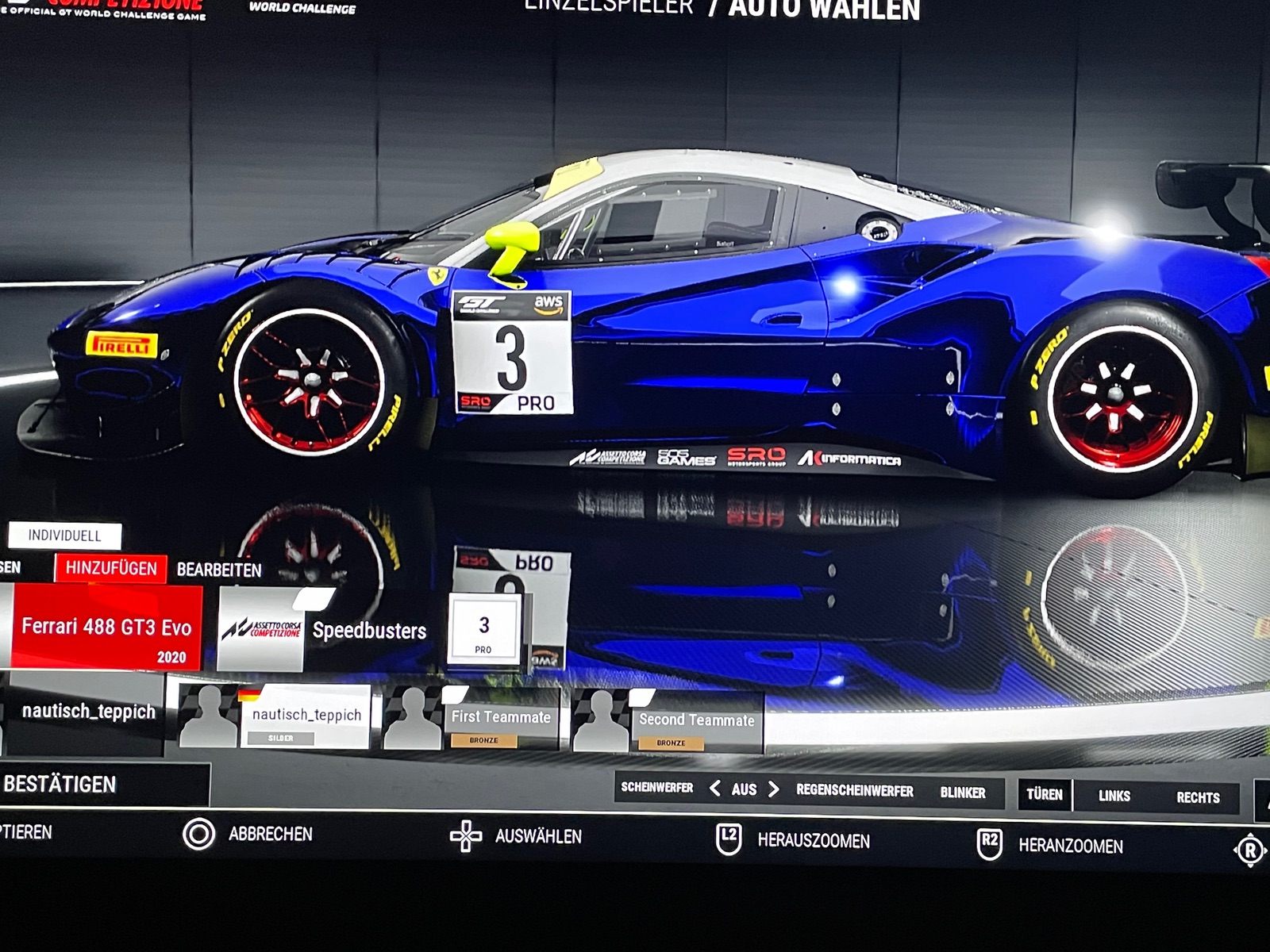This screenshot has width=1270, height=952.
Task: Select the nautisch_teppich Silber driver card
Action: coord(306,716)
